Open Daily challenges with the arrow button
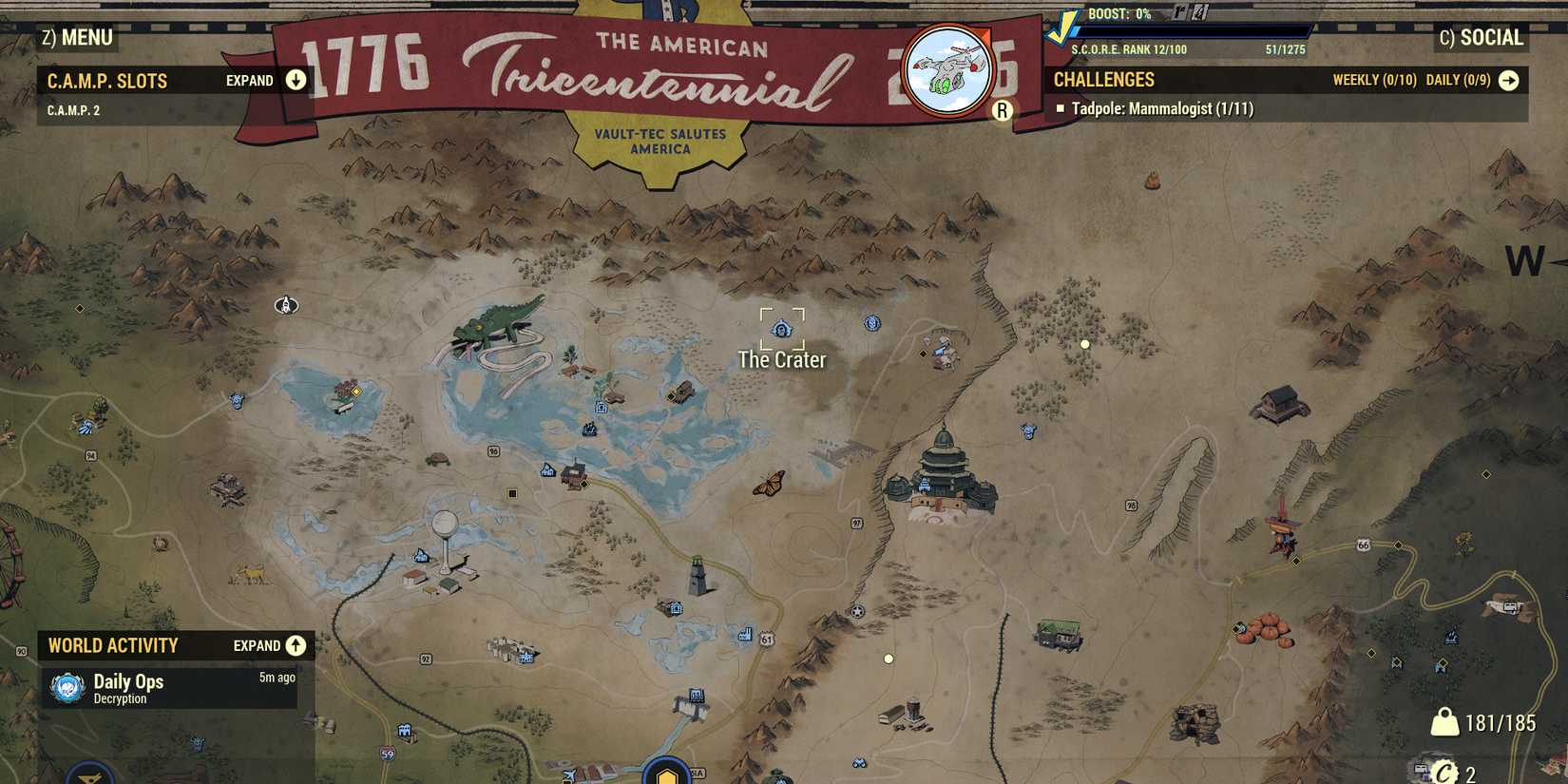 click(1509, 80)
